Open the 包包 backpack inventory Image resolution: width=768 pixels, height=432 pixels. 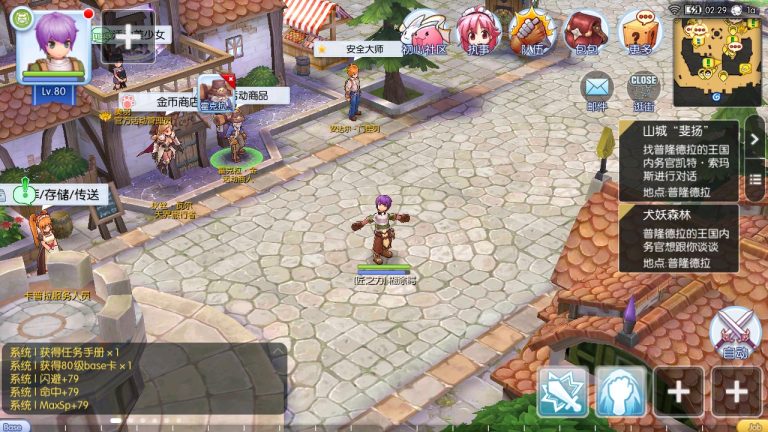click(586, 33)
